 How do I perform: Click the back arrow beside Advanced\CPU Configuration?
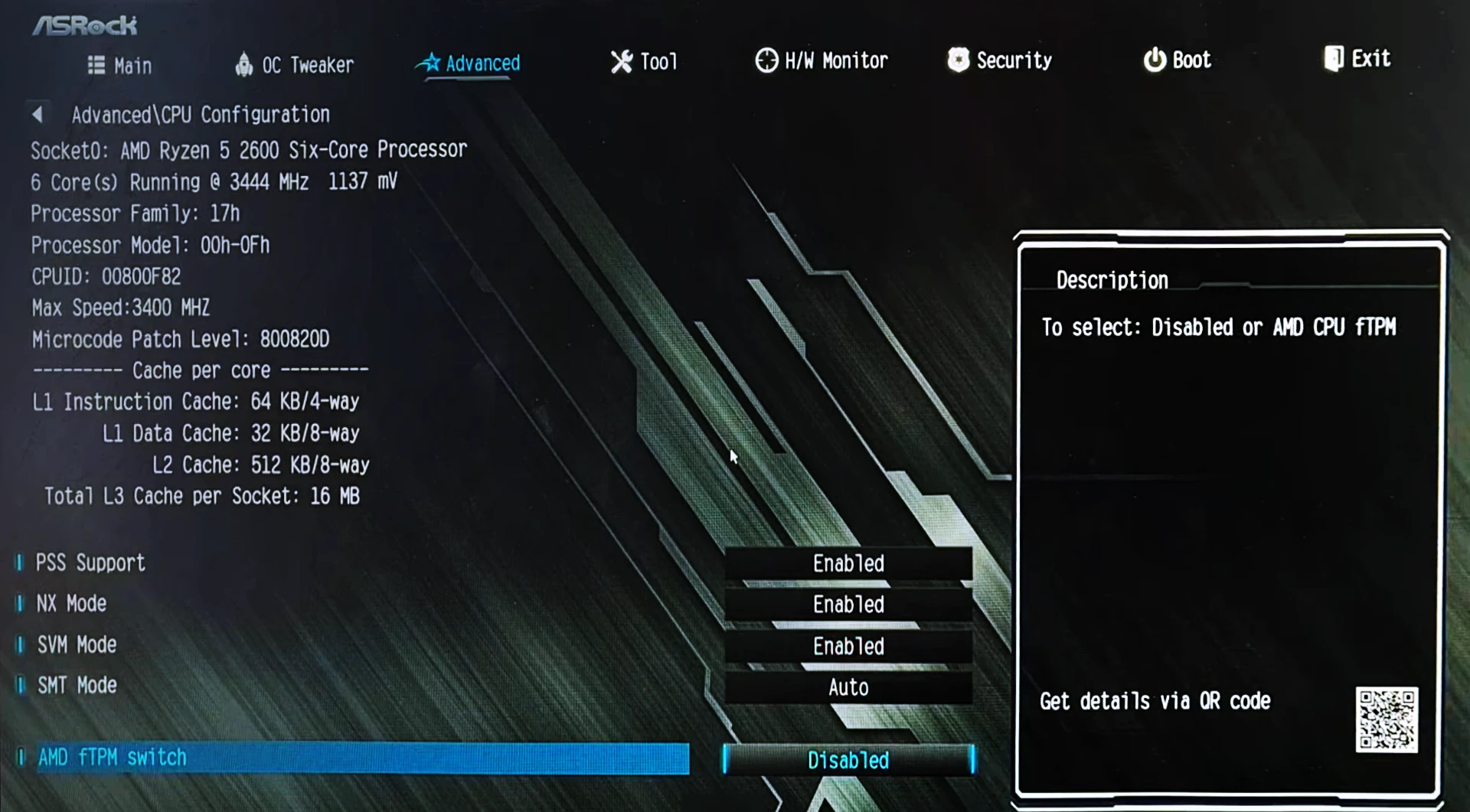point(37,115)
